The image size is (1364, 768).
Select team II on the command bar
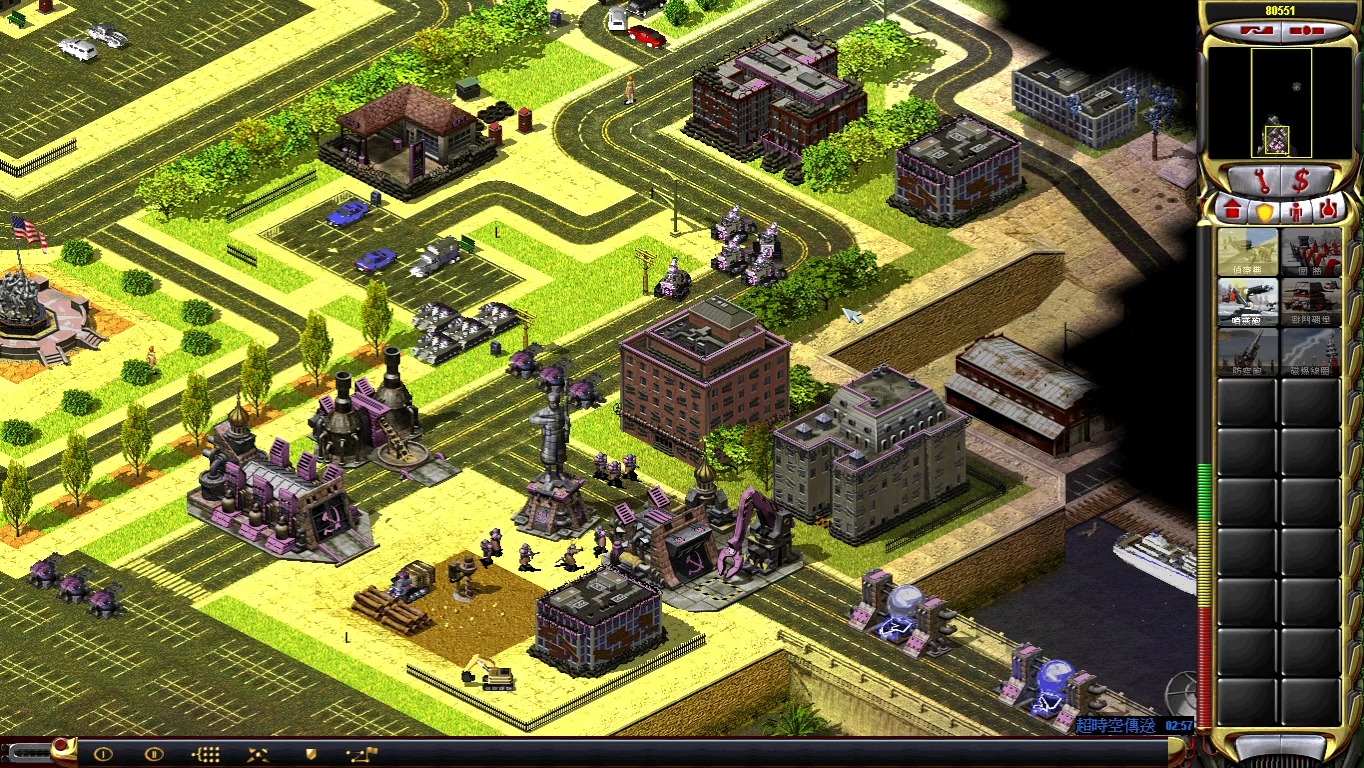tap(154, 754)
